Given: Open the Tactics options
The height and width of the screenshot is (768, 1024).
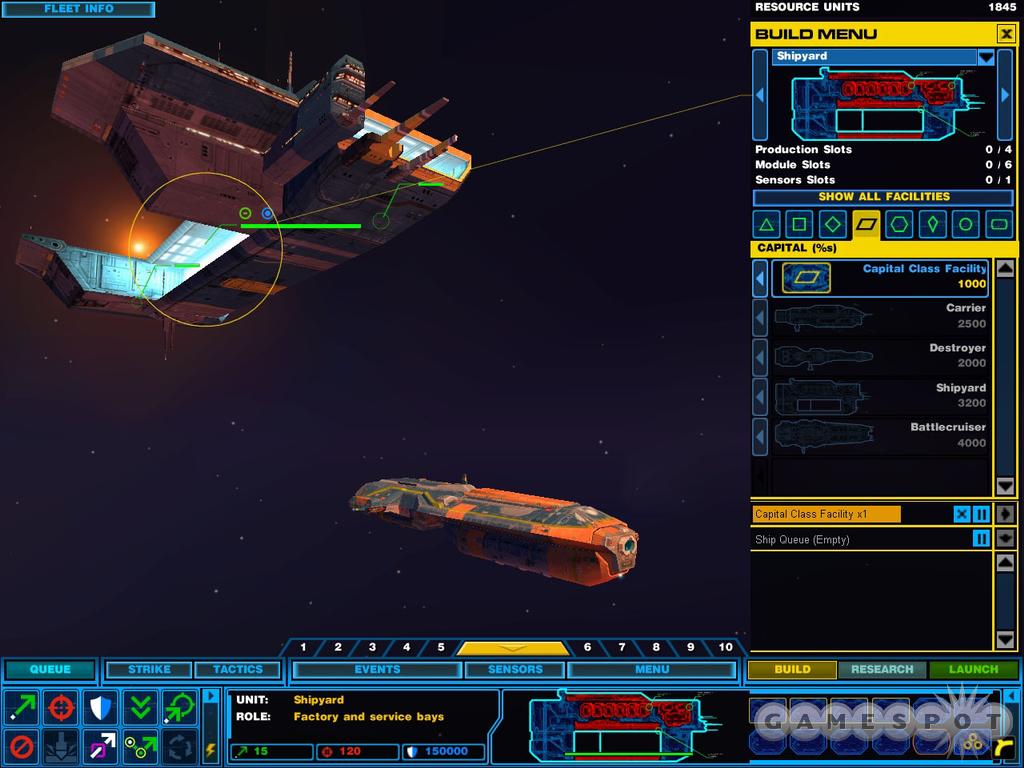Looking at the screenshot, I should (238, 670).
